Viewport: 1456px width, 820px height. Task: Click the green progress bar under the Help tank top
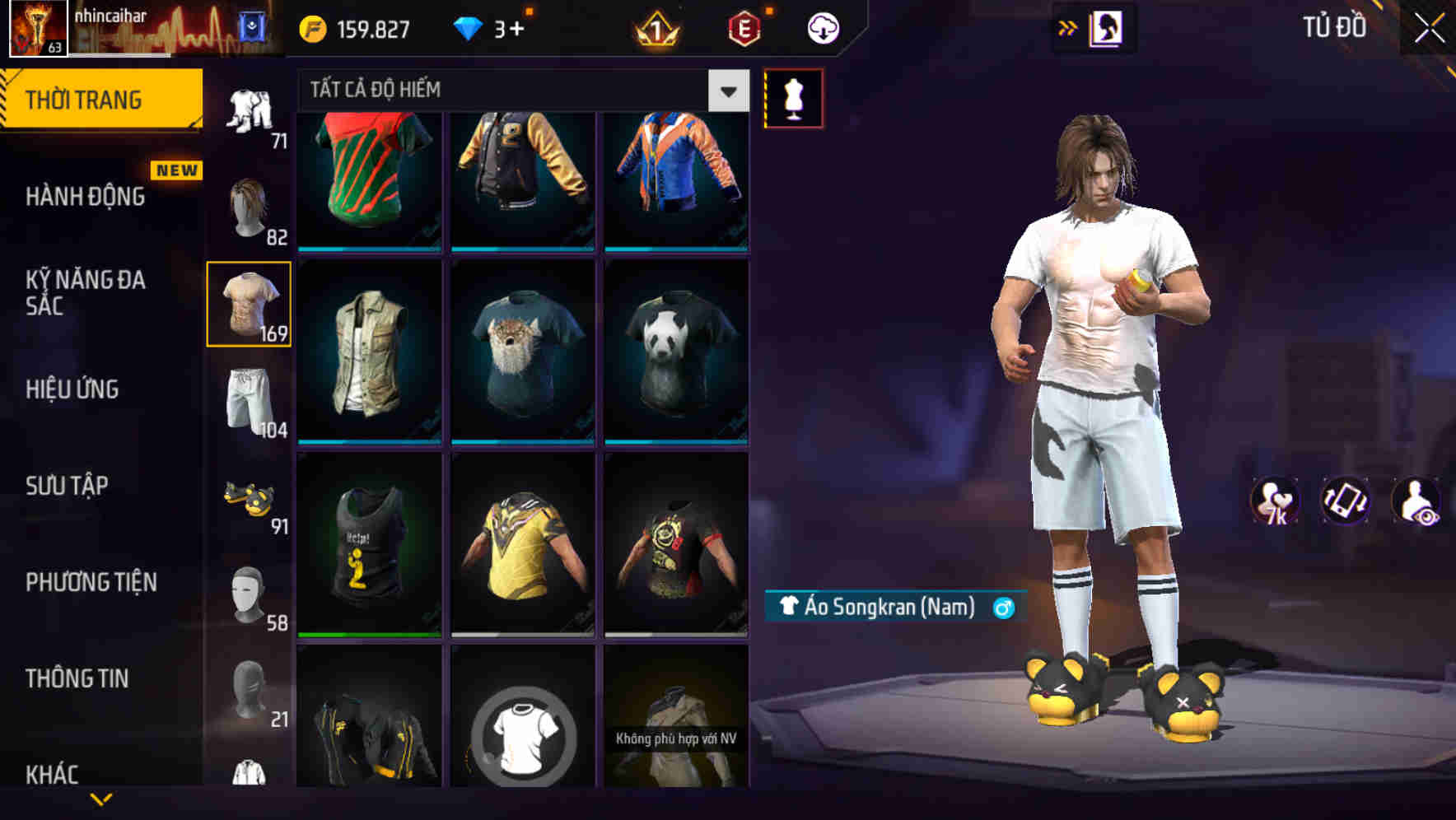coord(370,633)
